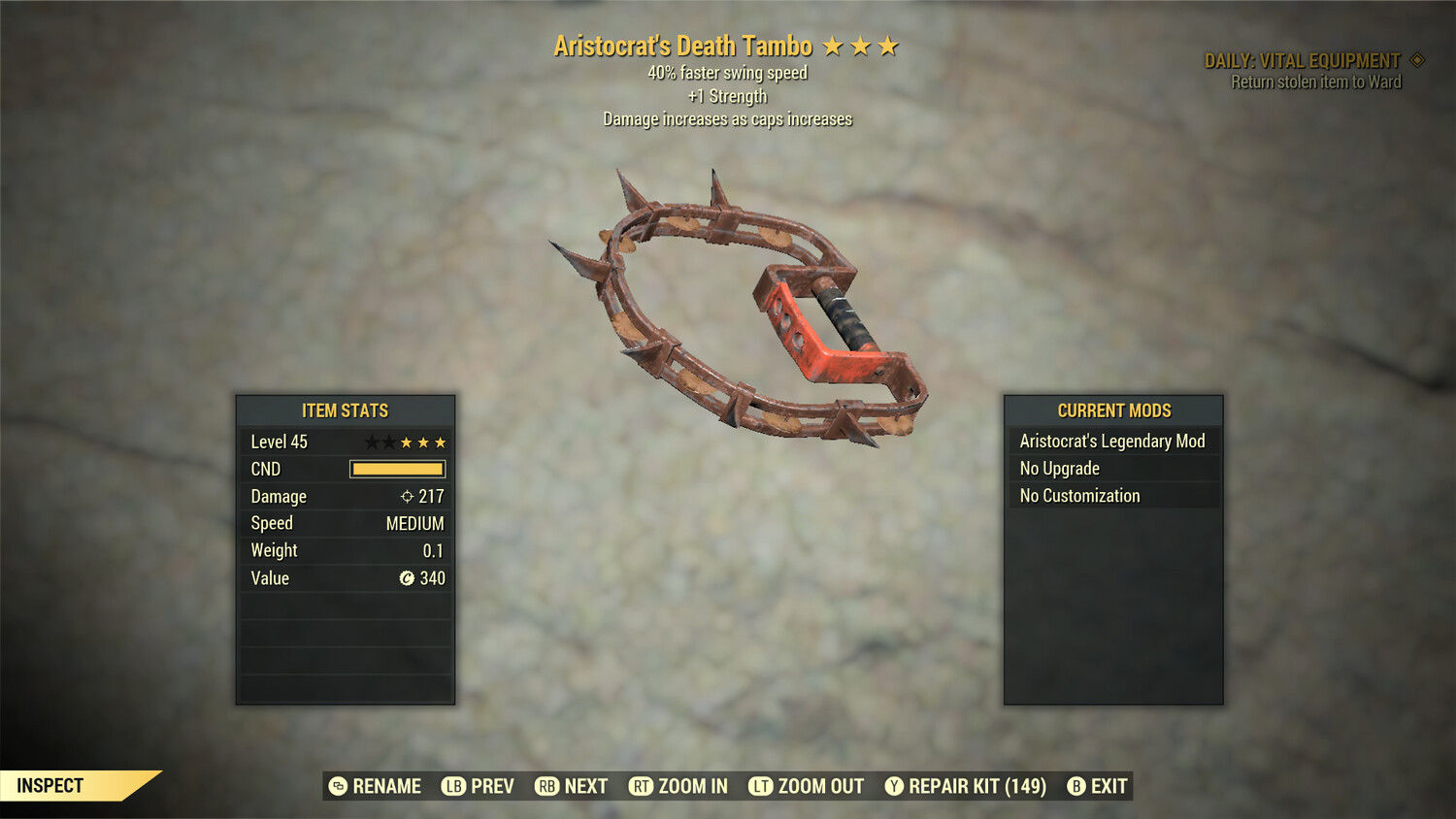Go to the previous item with PREV
Screen dimensions: 1456x819
click(x=479, y=786)
